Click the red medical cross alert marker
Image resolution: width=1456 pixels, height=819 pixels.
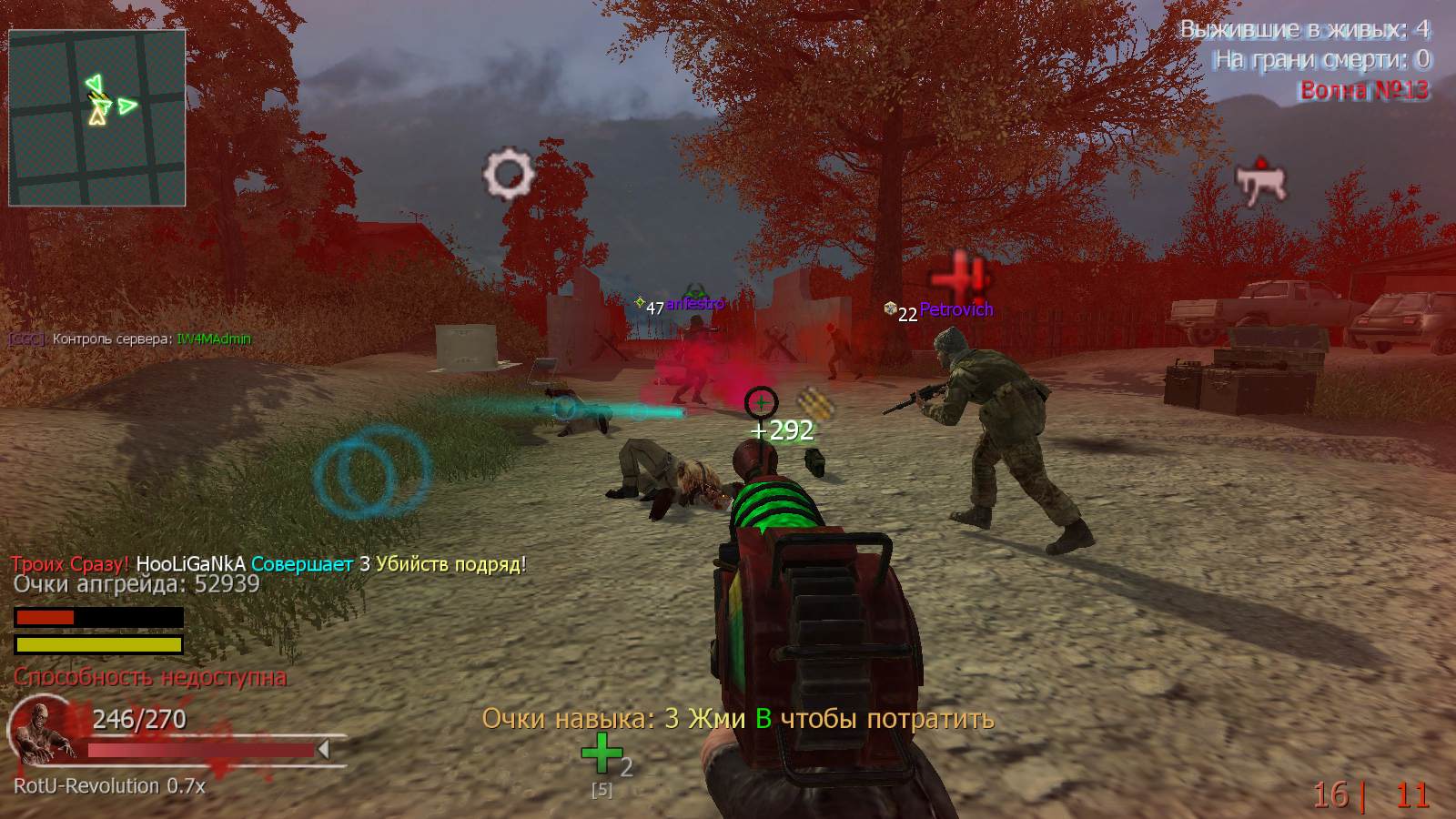(x=960, y=274)
